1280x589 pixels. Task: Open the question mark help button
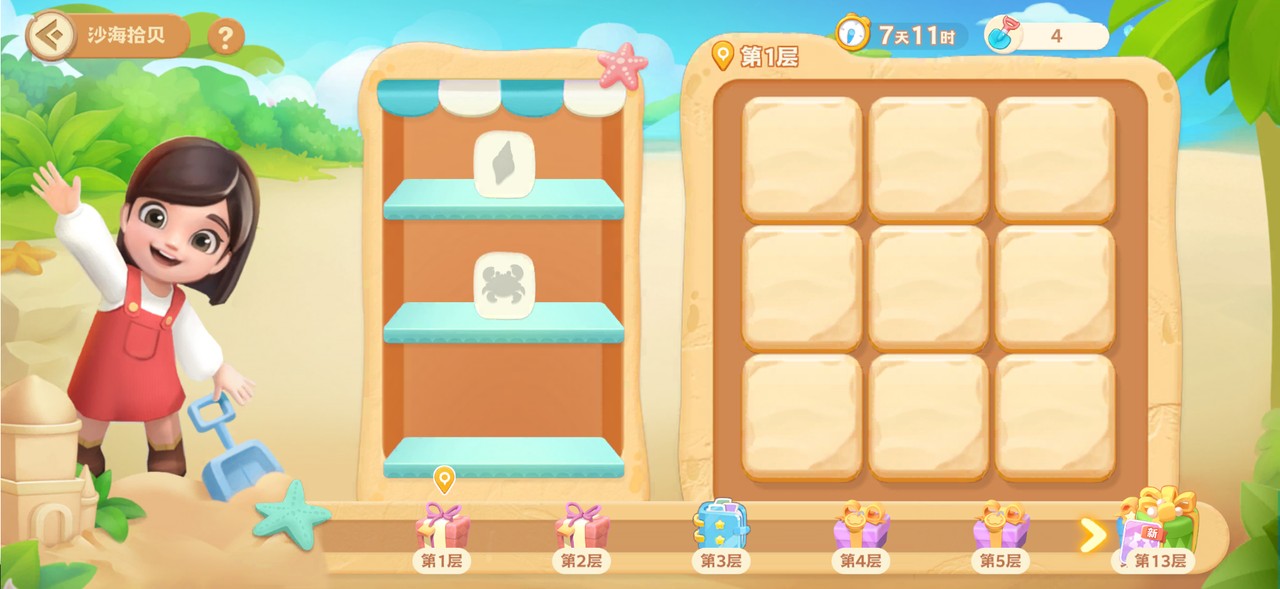click(x=226, y=38)
